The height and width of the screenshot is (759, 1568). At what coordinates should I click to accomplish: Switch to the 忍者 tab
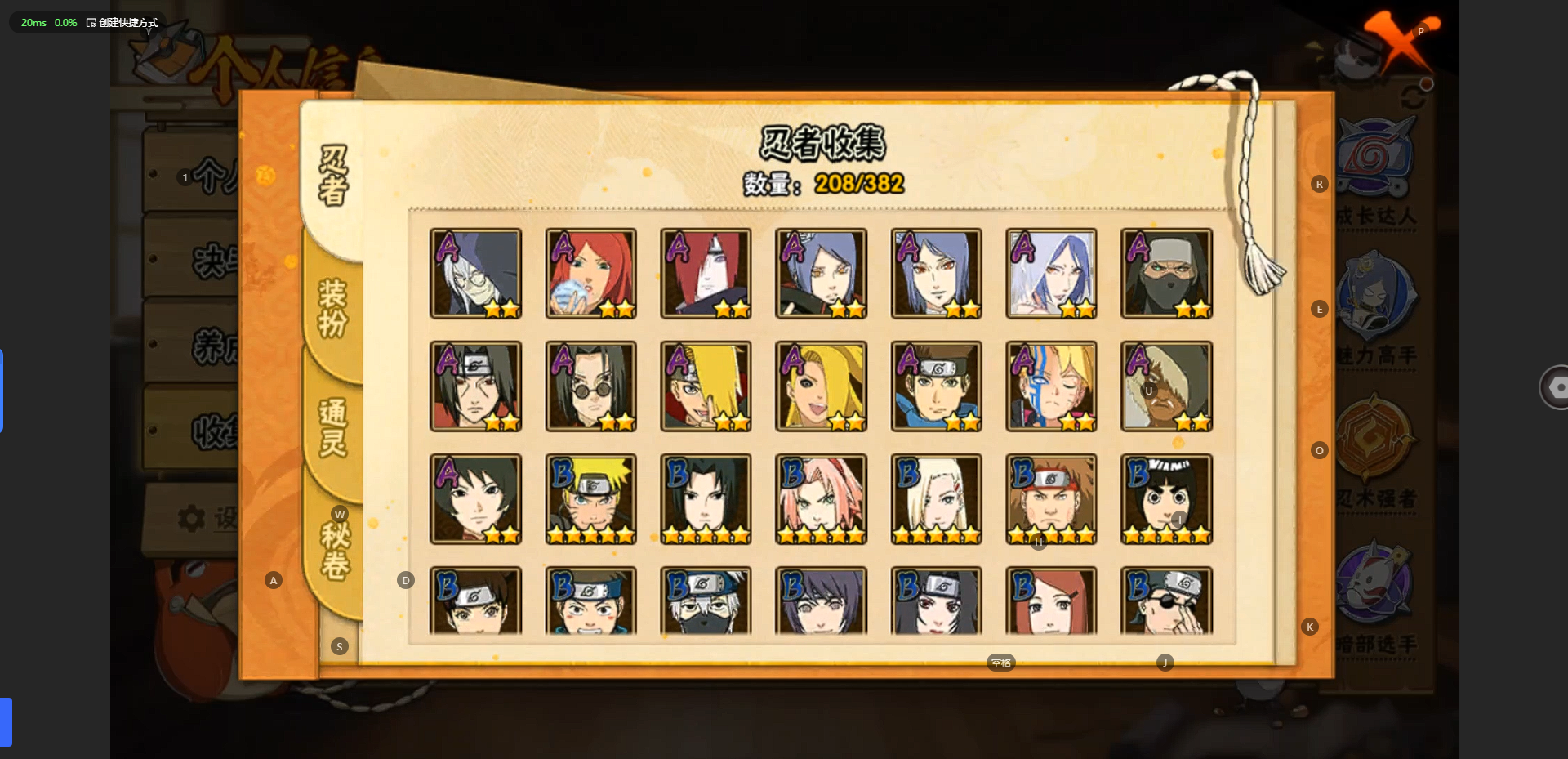(x=333, y=176)
